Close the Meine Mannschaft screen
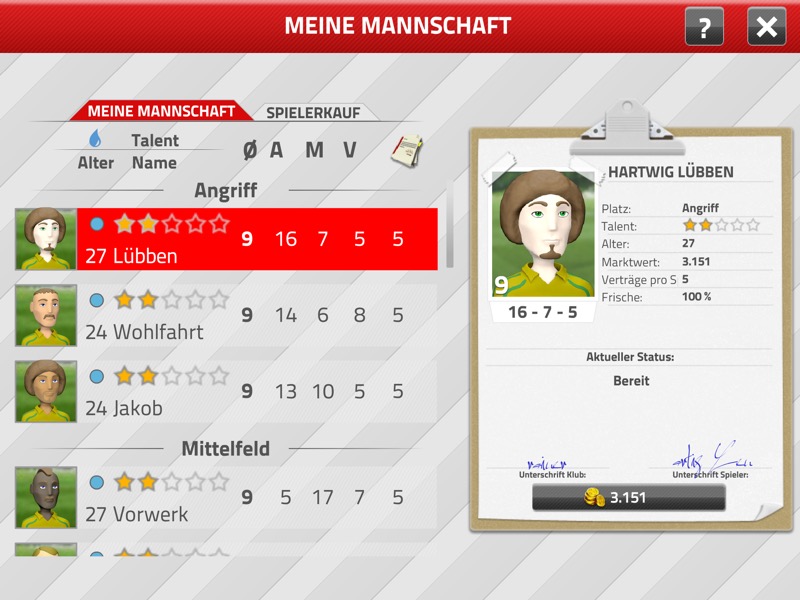 click(766, 27)
